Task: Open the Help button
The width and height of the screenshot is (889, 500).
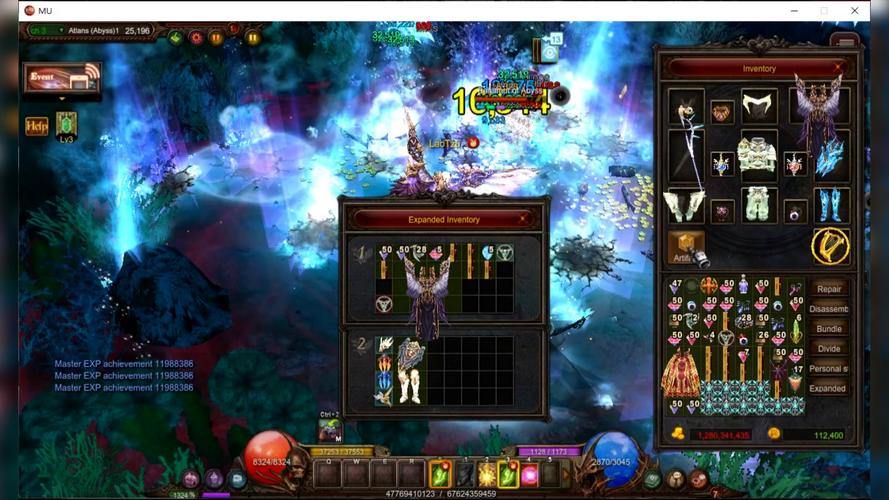Action: coord(36,126)
